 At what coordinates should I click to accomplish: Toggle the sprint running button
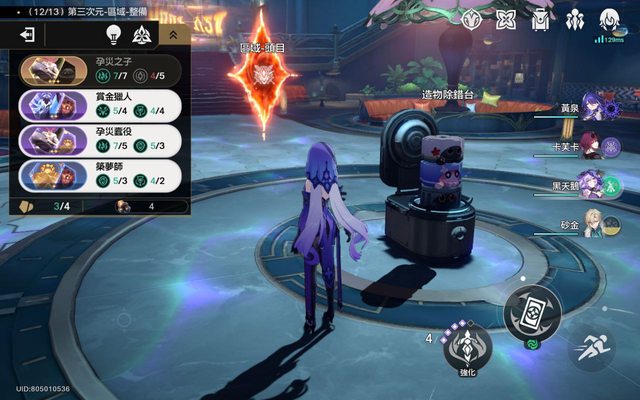pyautogui.click(x=592, y=349)
